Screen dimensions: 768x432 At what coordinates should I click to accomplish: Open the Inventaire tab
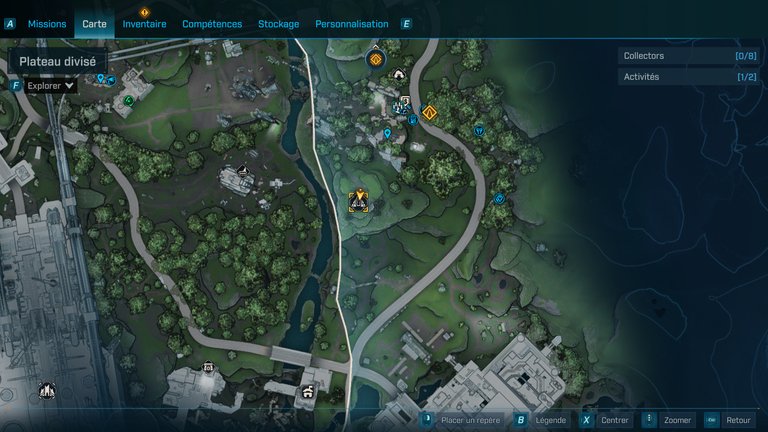pyautogui.click(x=144, y=23)
